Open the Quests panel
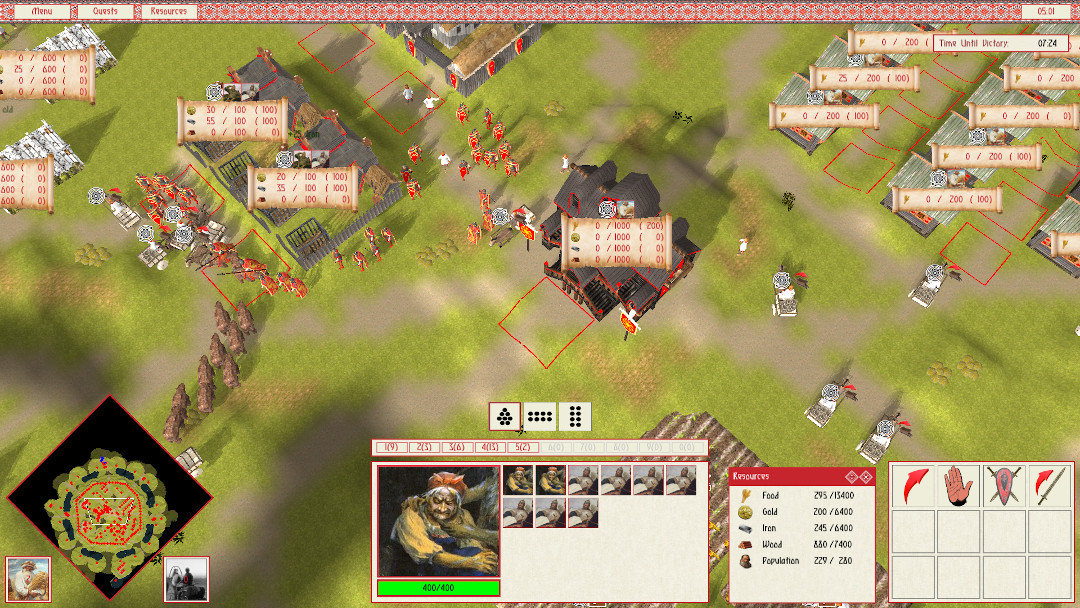 pos(98,12)
